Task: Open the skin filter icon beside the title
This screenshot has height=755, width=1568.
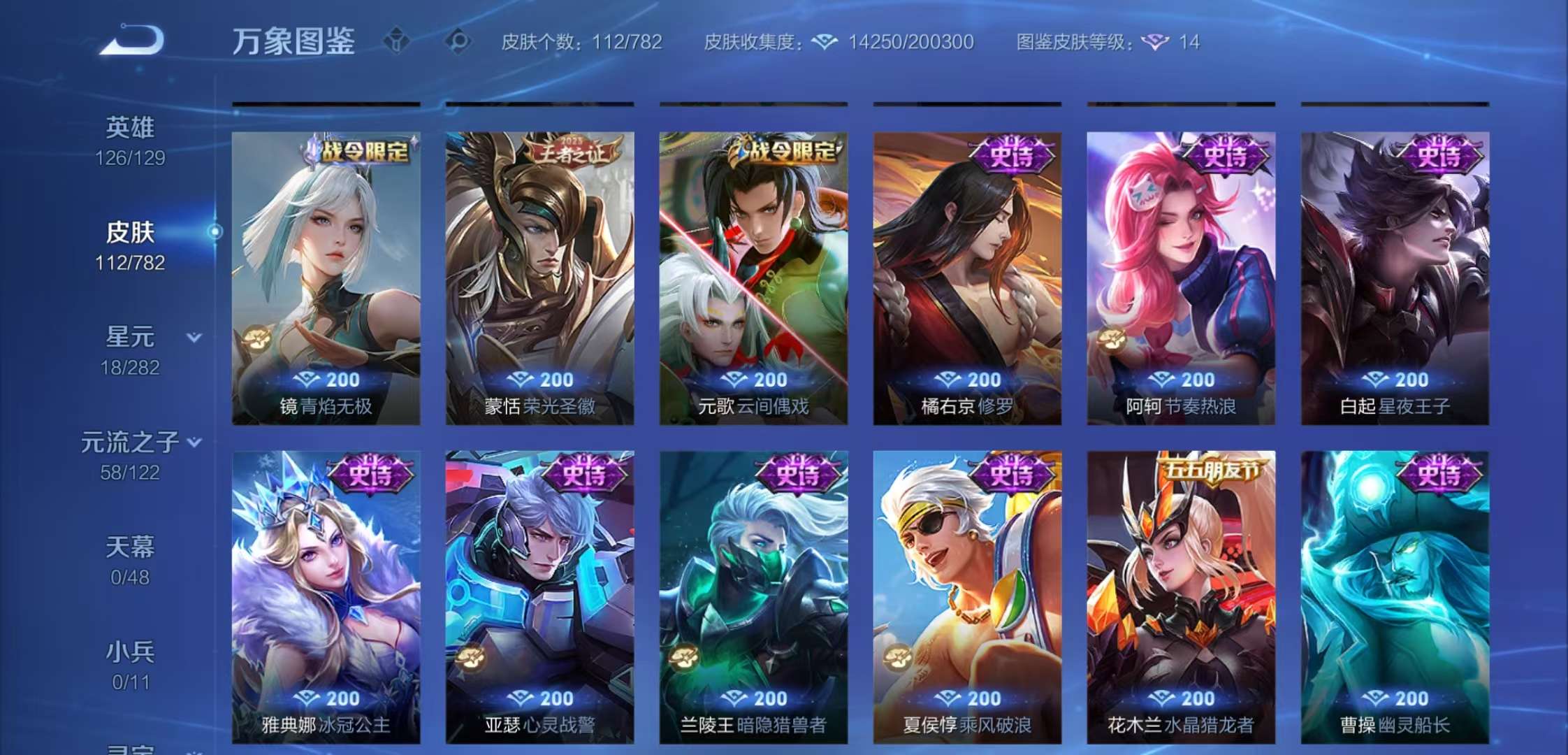Action: (395, 41)
